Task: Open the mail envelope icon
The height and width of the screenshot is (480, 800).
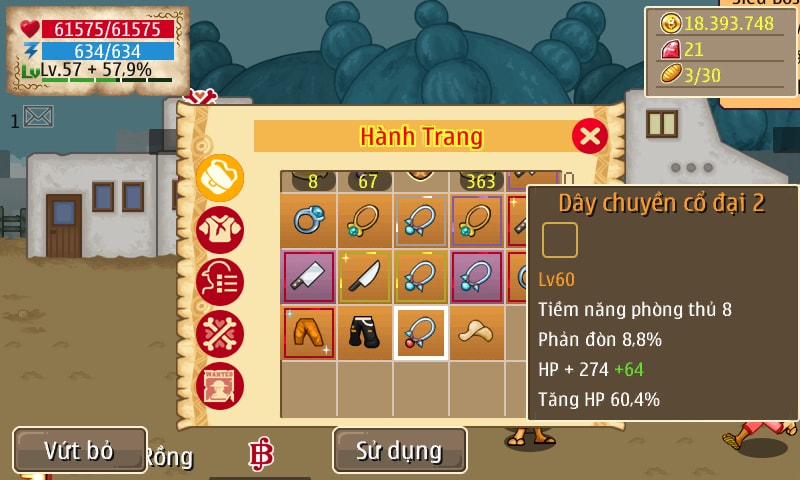Action: coord(38,117)
